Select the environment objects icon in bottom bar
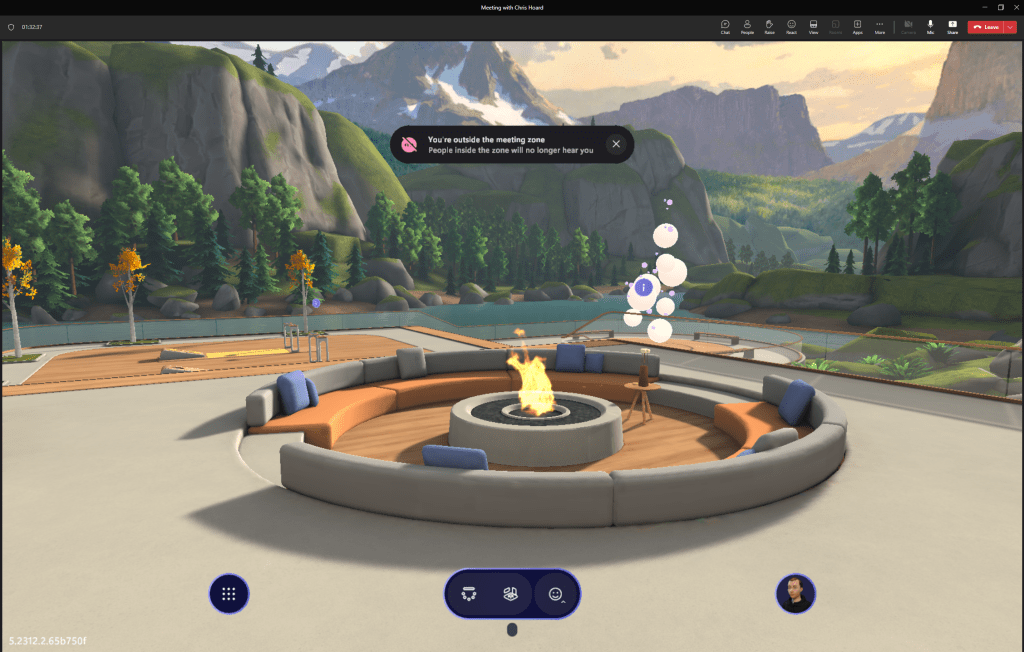Screen dimensions: 1024x652 click(x=510, y=594)
